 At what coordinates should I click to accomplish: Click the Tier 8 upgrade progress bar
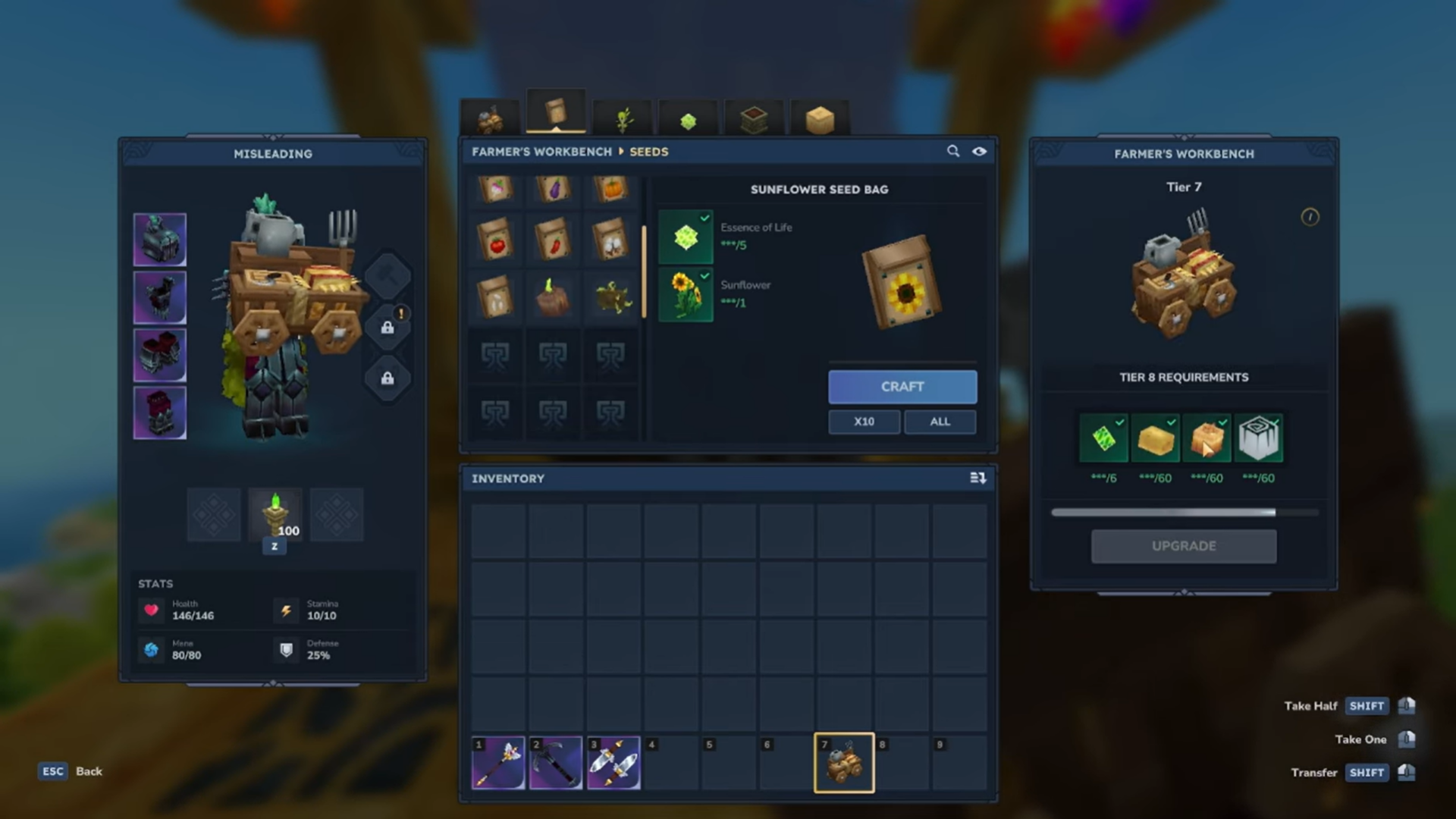point(1184,512)
